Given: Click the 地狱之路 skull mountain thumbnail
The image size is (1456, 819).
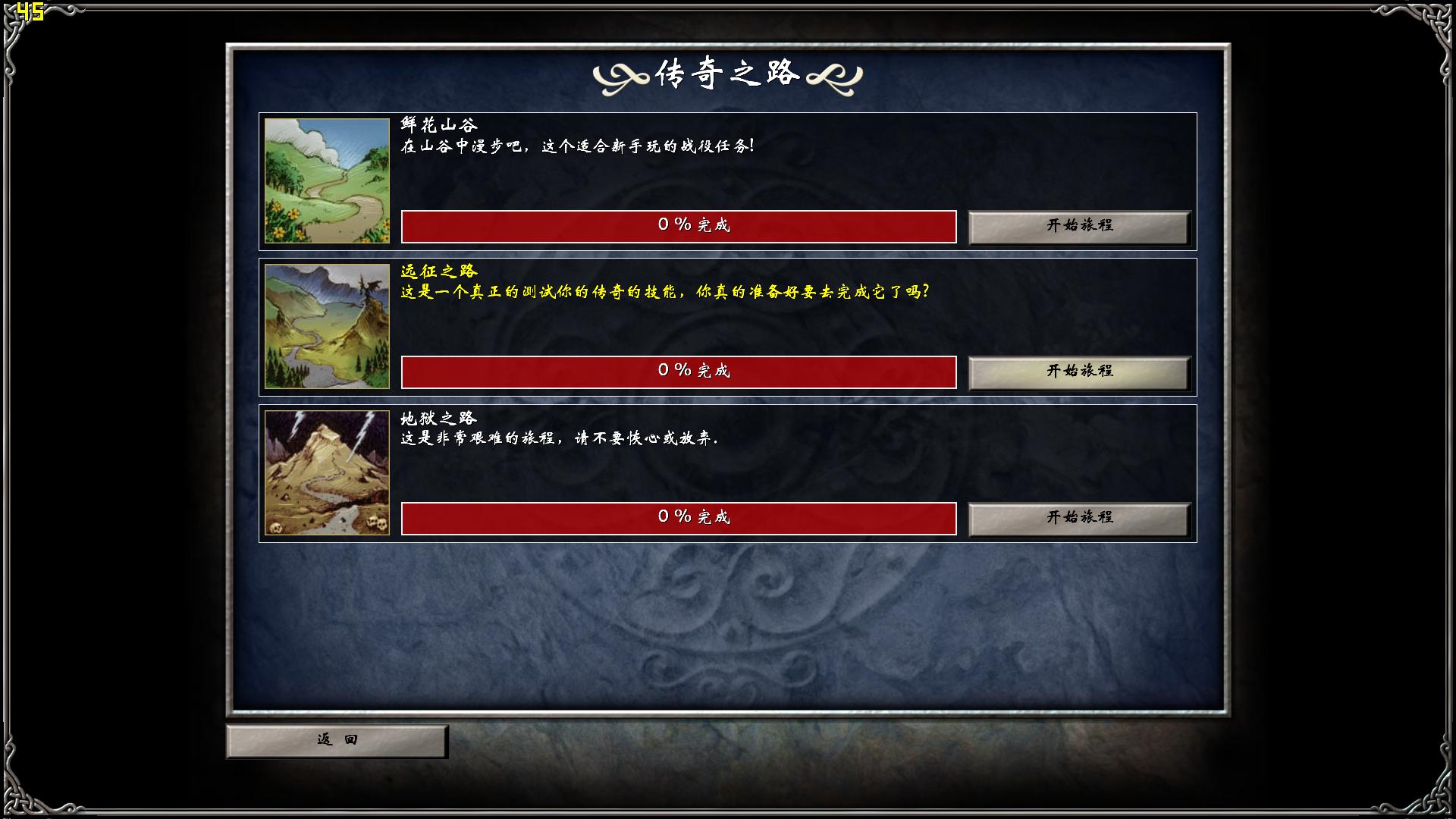Looking at the screenshot, I should [326, 472].
